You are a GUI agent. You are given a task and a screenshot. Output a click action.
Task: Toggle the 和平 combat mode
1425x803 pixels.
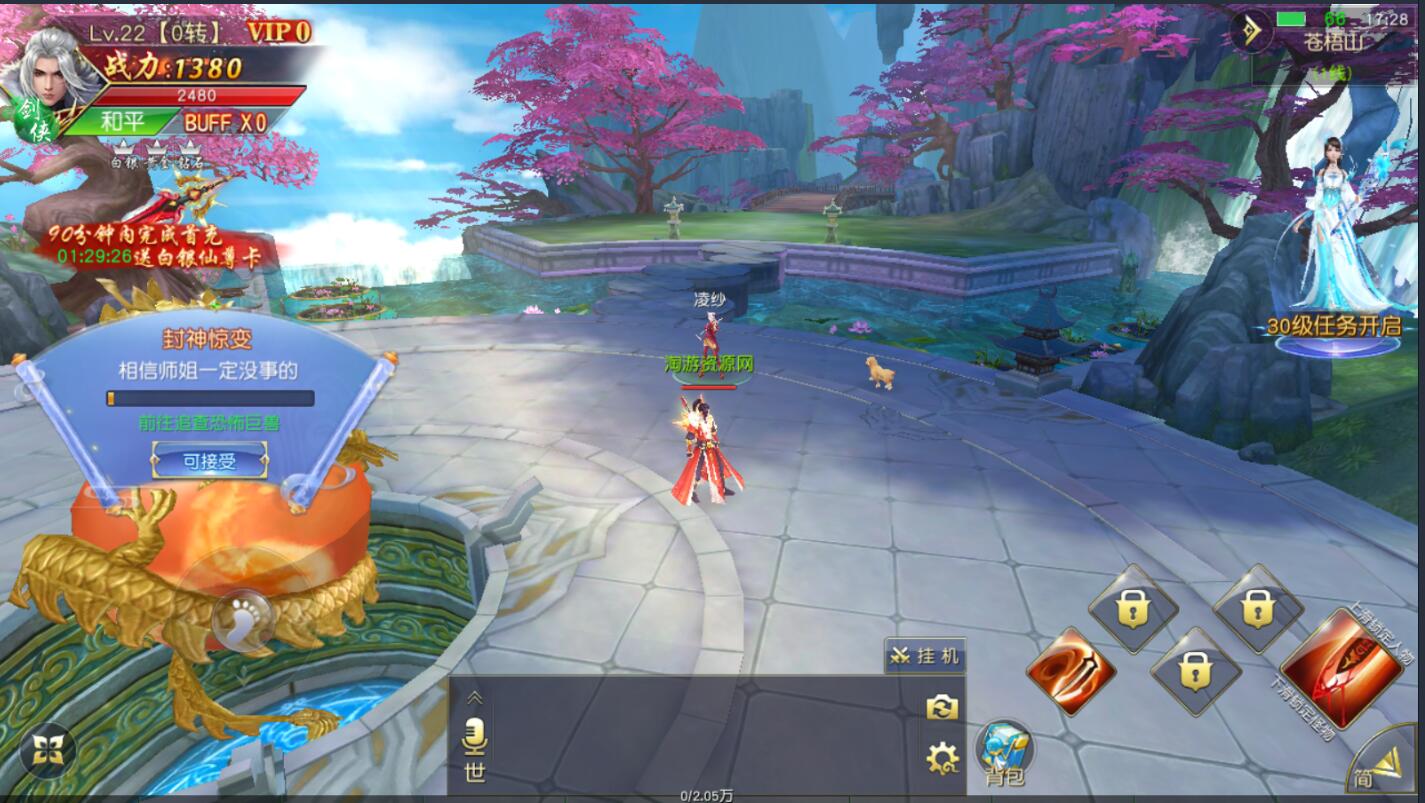(123, 122)
